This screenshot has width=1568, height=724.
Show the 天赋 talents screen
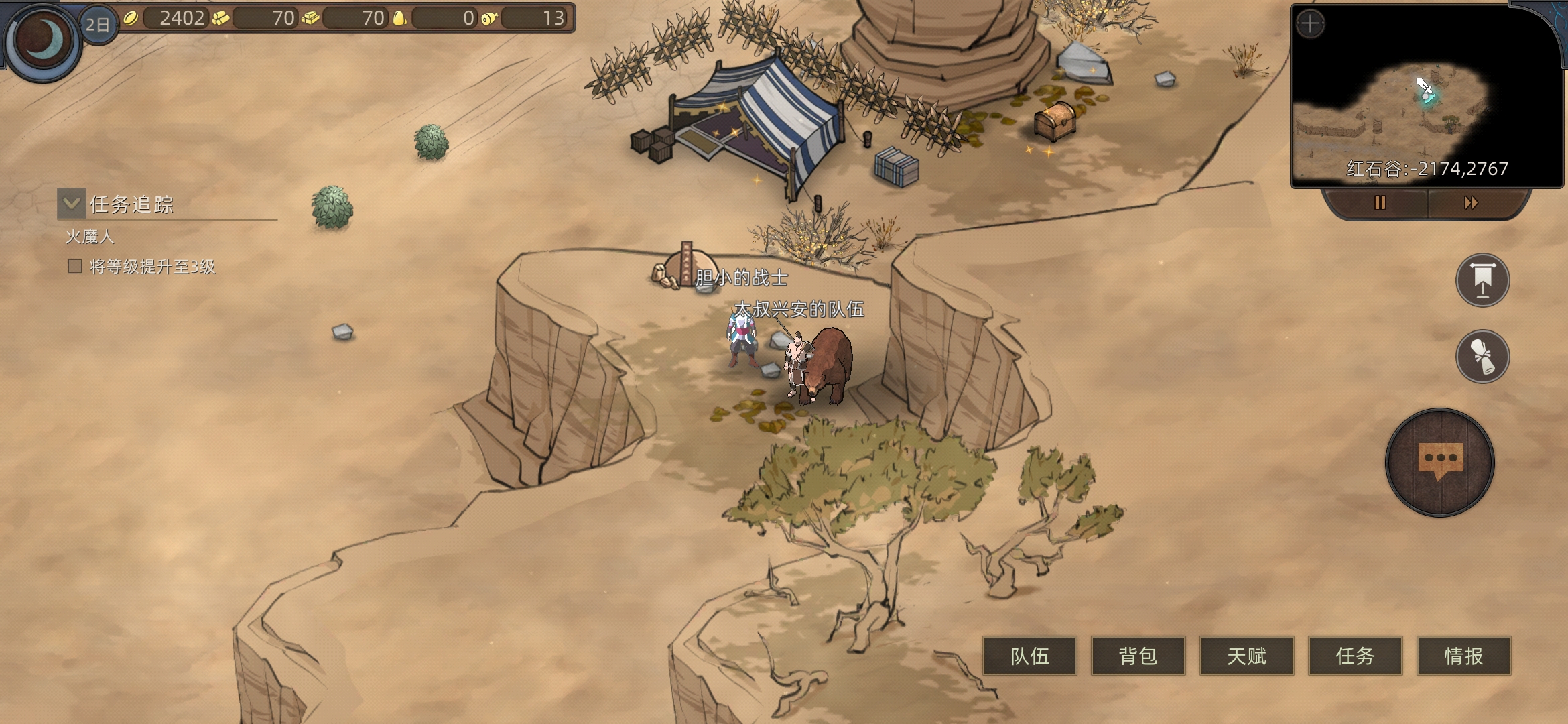pyautogui.click(x=1247, y=656)
